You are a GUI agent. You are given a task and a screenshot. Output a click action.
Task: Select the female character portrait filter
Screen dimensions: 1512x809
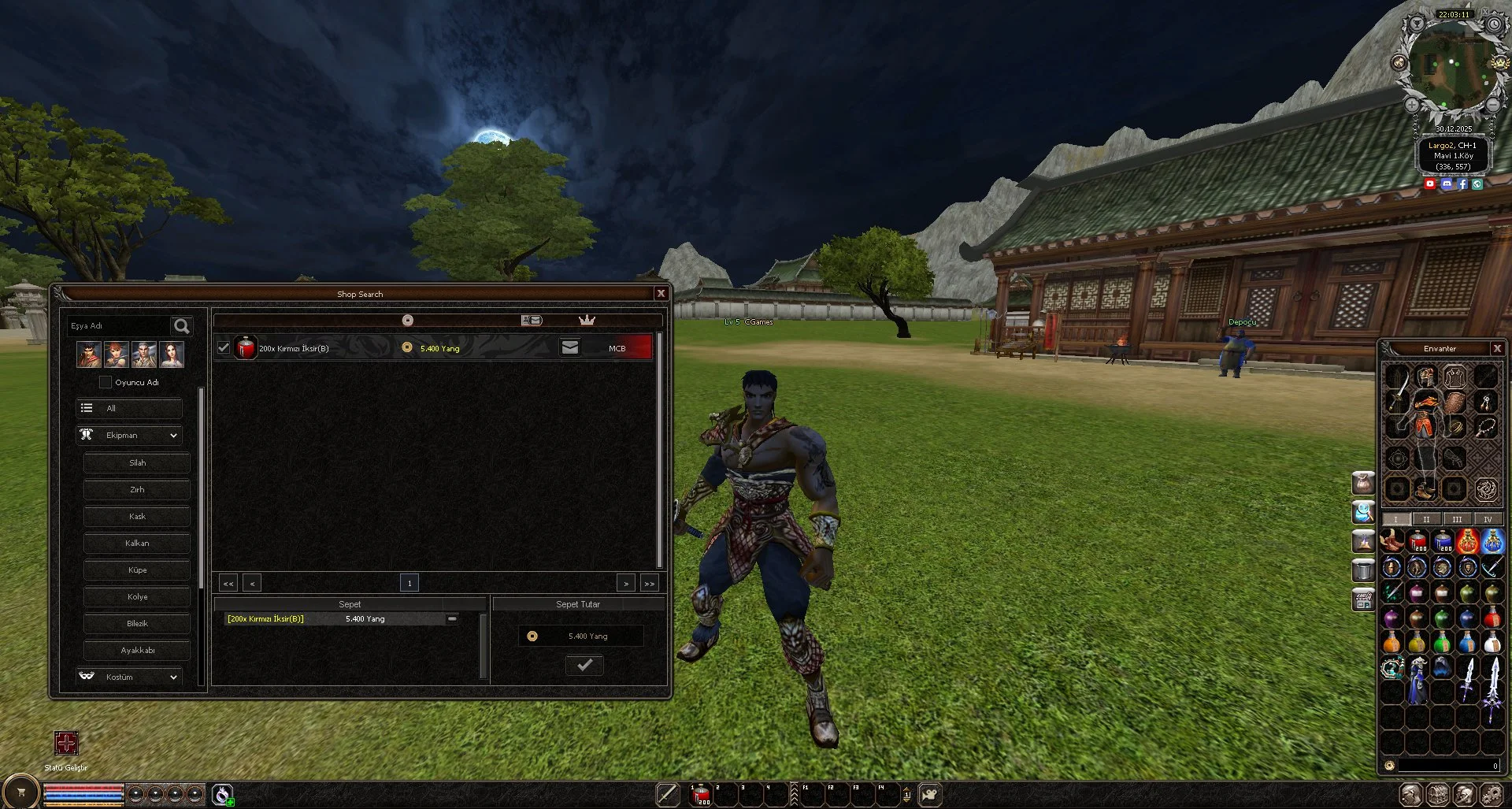[x=172, y=354]
